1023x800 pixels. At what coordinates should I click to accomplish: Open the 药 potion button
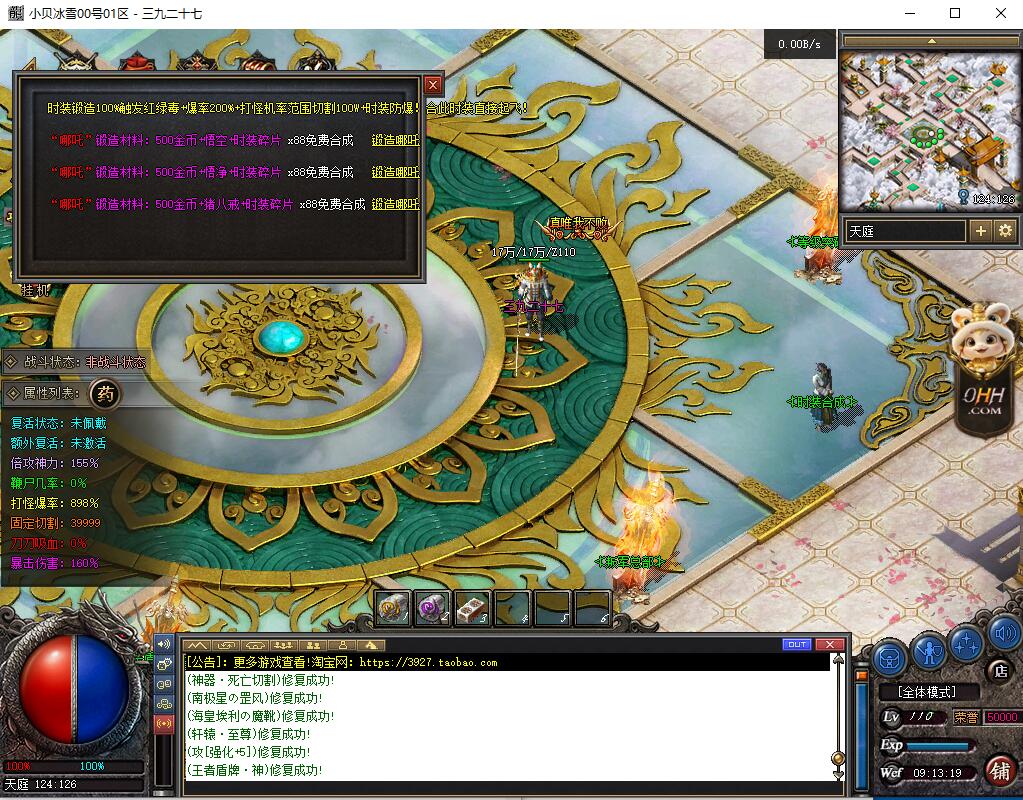pyautogui.click(x=107, y=394)
